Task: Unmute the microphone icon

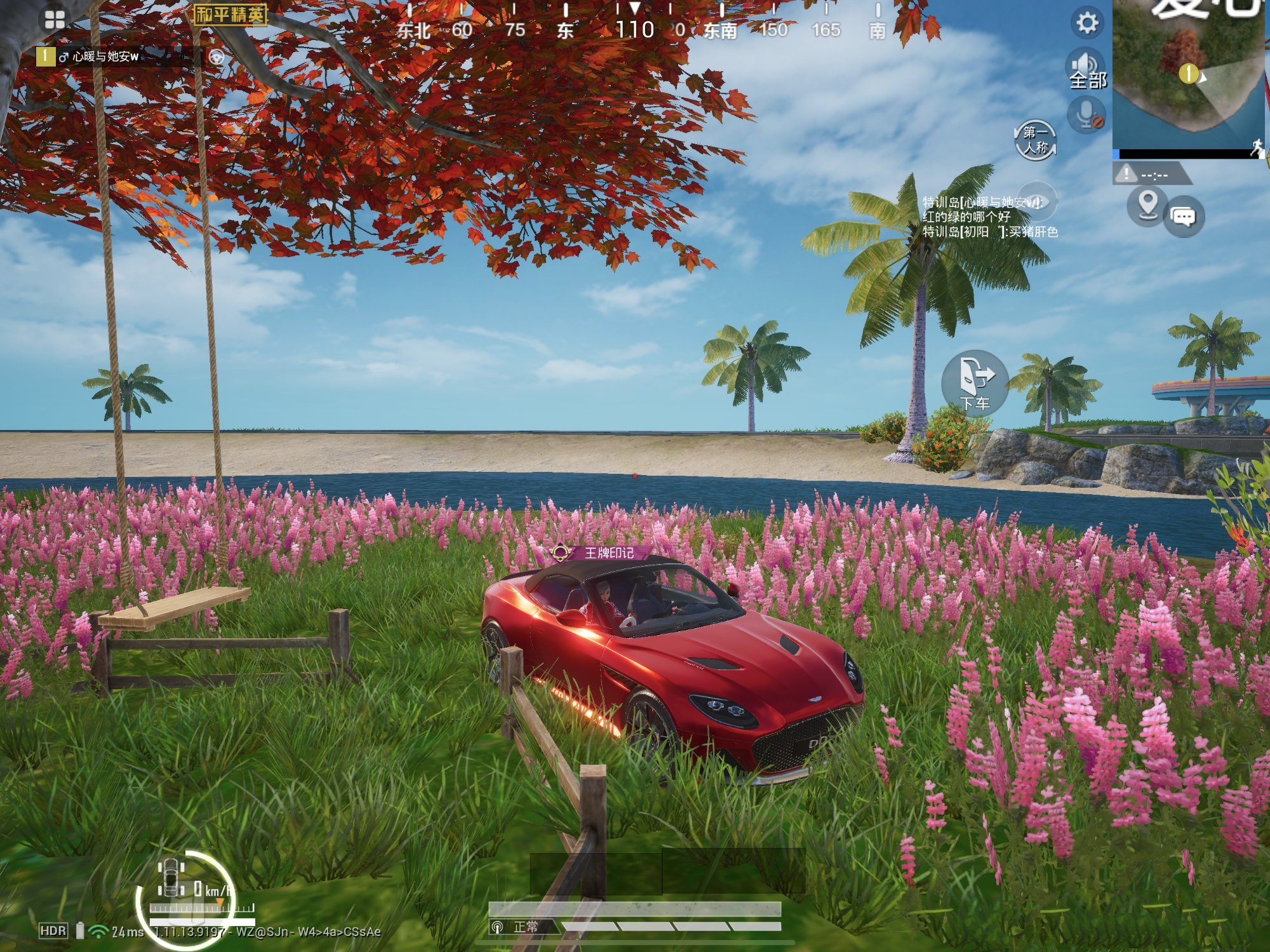Action: 1086,116
